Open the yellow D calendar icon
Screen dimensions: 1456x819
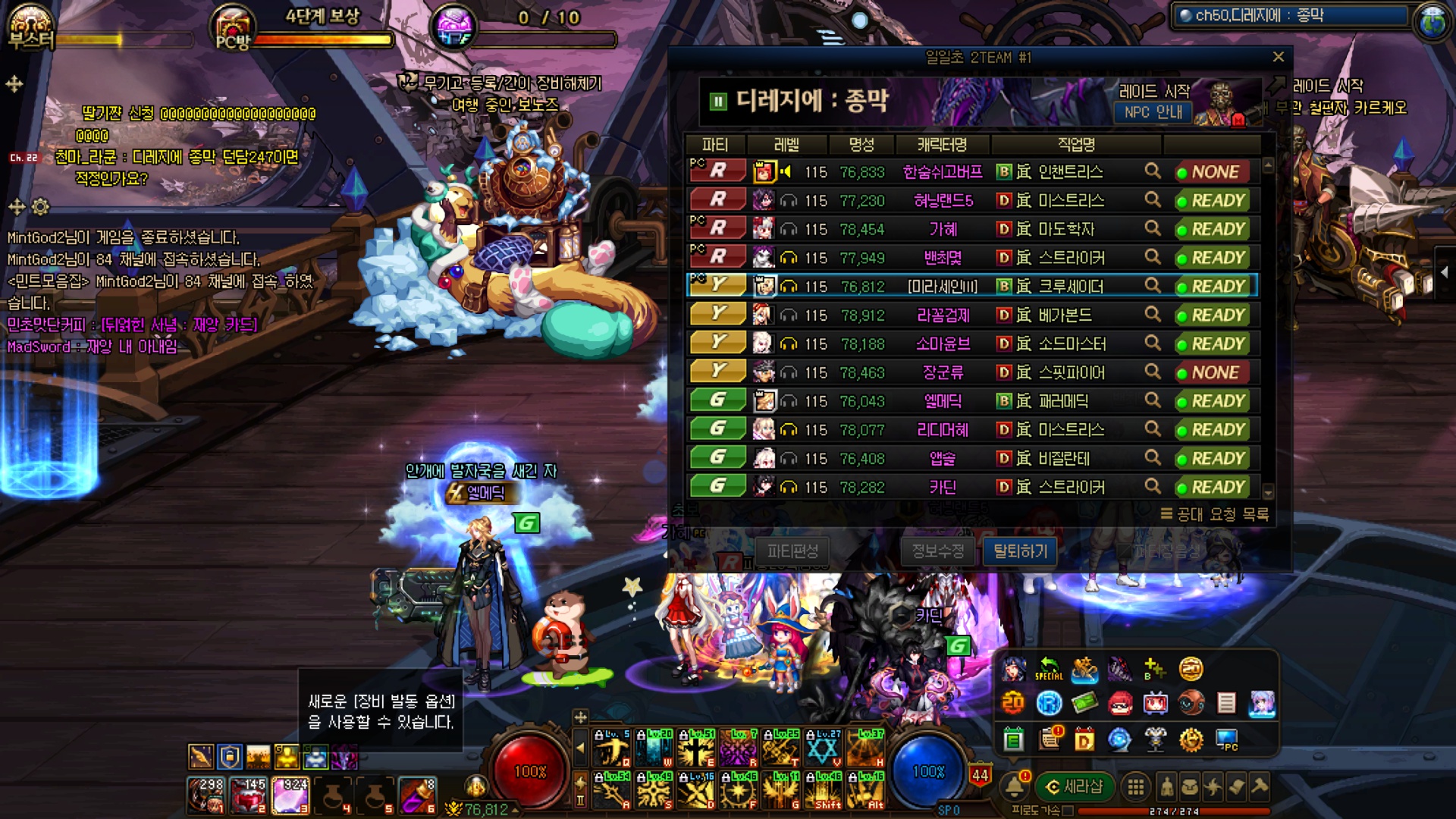click(x=1084, y=739)
